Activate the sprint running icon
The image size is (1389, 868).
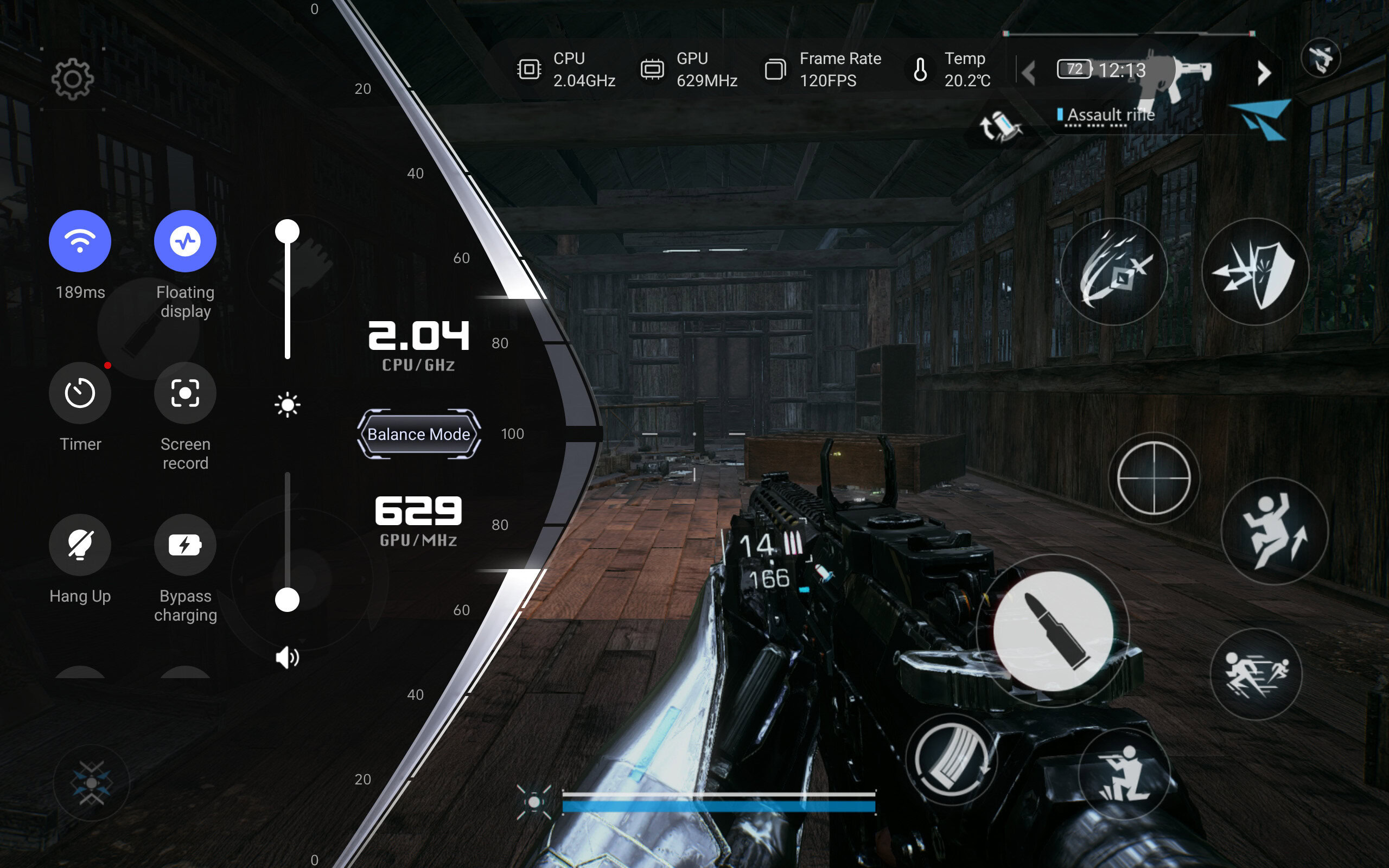1256,674
